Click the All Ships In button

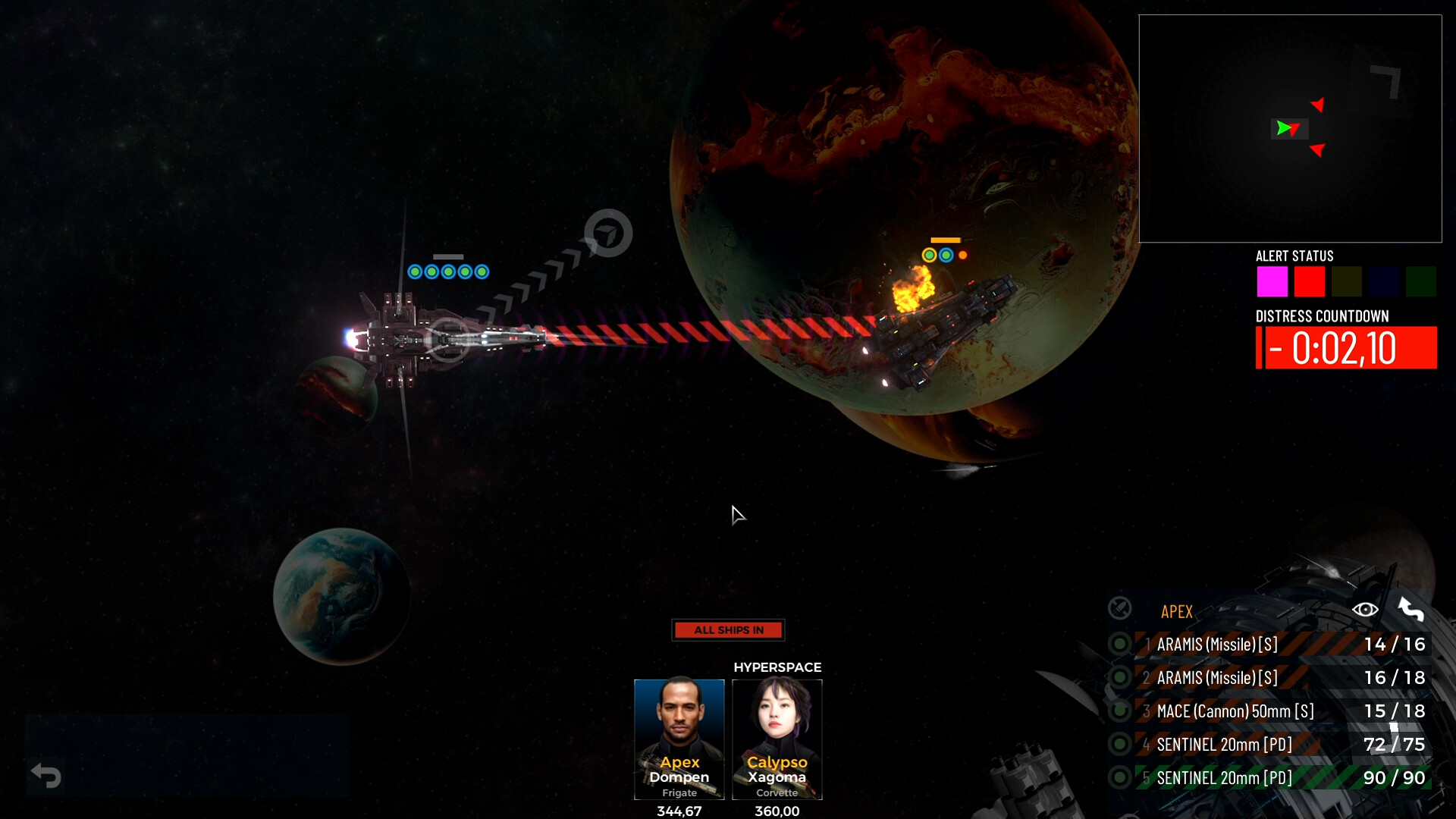point(728,630)
